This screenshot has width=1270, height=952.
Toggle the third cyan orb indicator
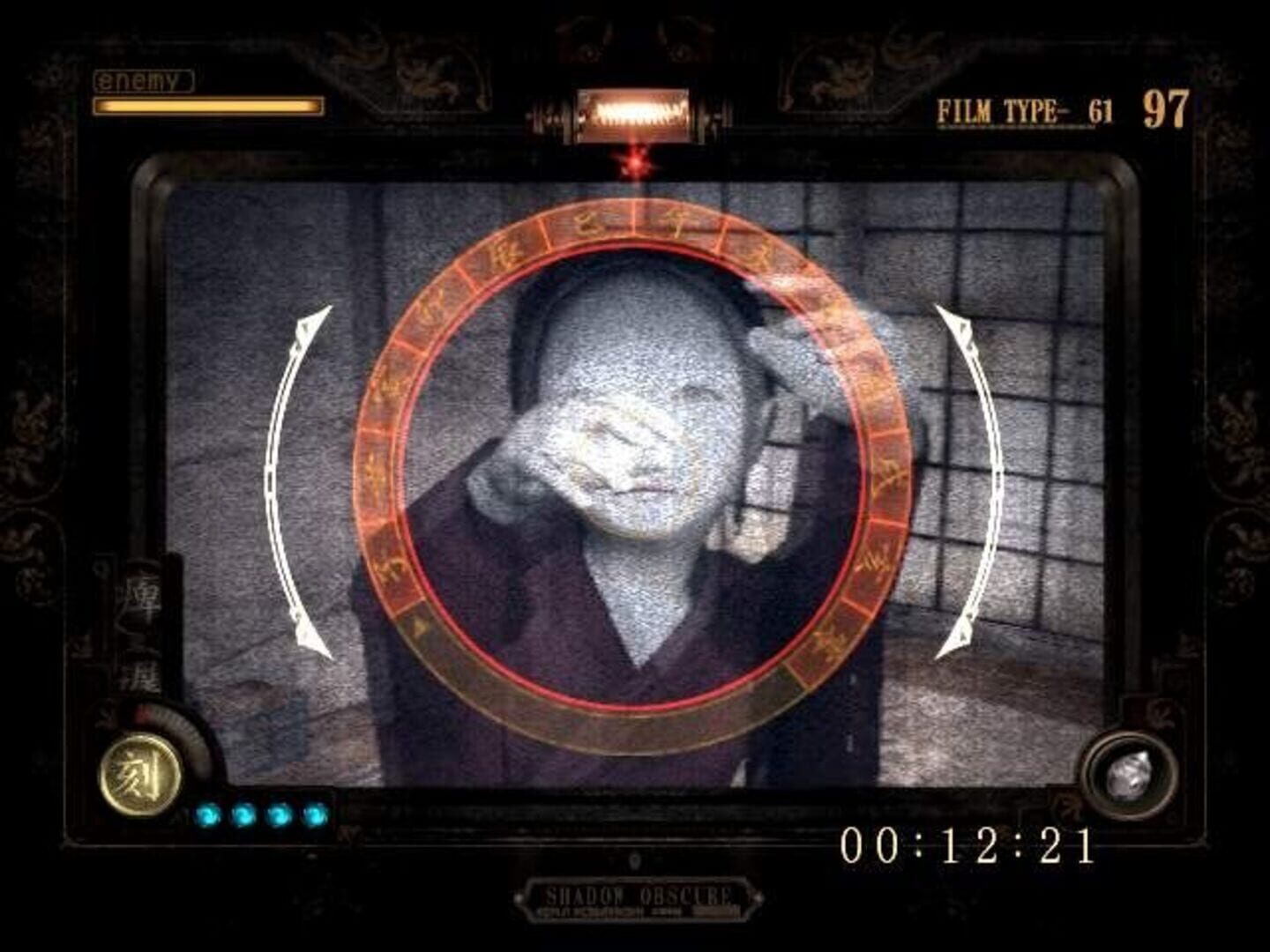279,815
